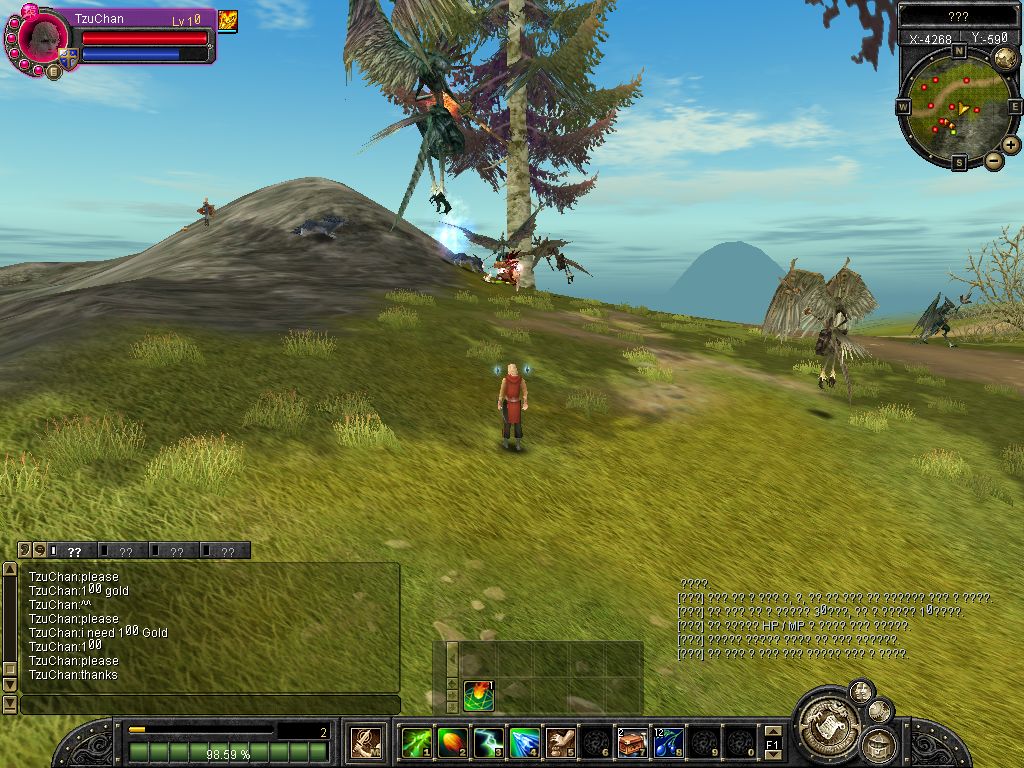
Task: Consume the blue berries in slot 8
Action: 668,743
